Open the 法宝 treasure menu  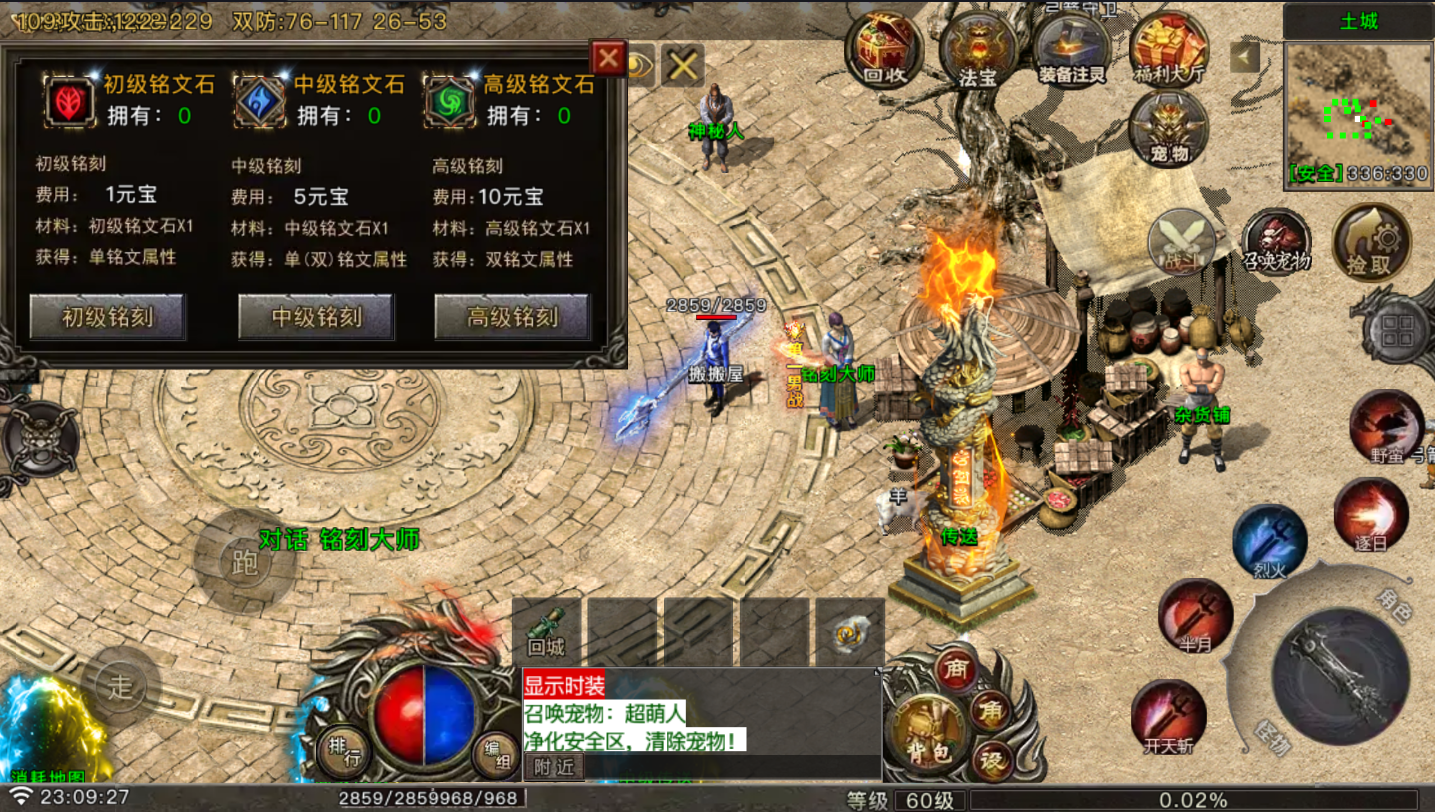tap(977, 48)
